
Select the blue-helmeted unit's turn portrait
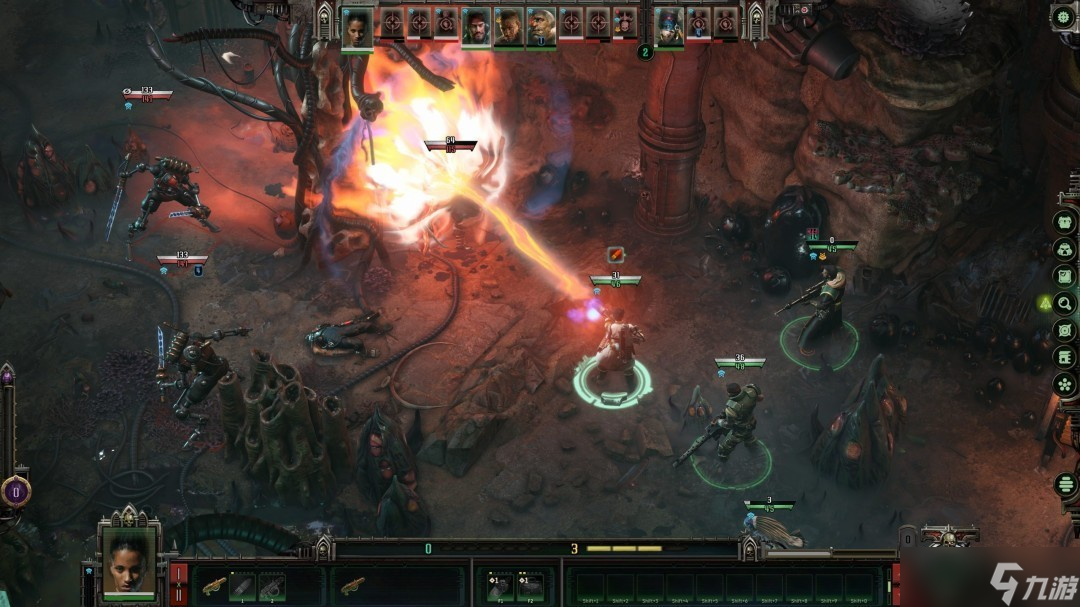pyautogui.click(x=669, y=25)
